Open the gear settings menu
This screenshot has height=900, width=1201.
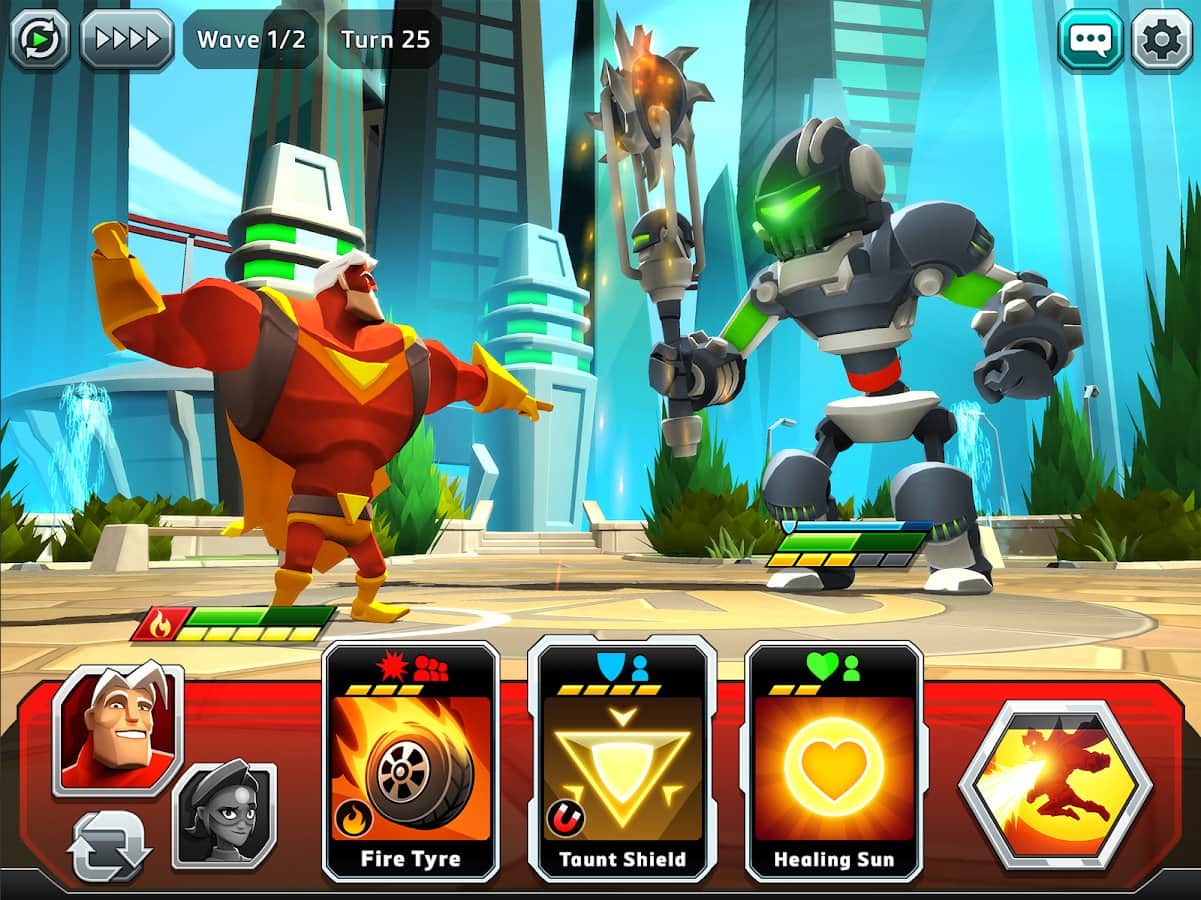pos(1161,40)
